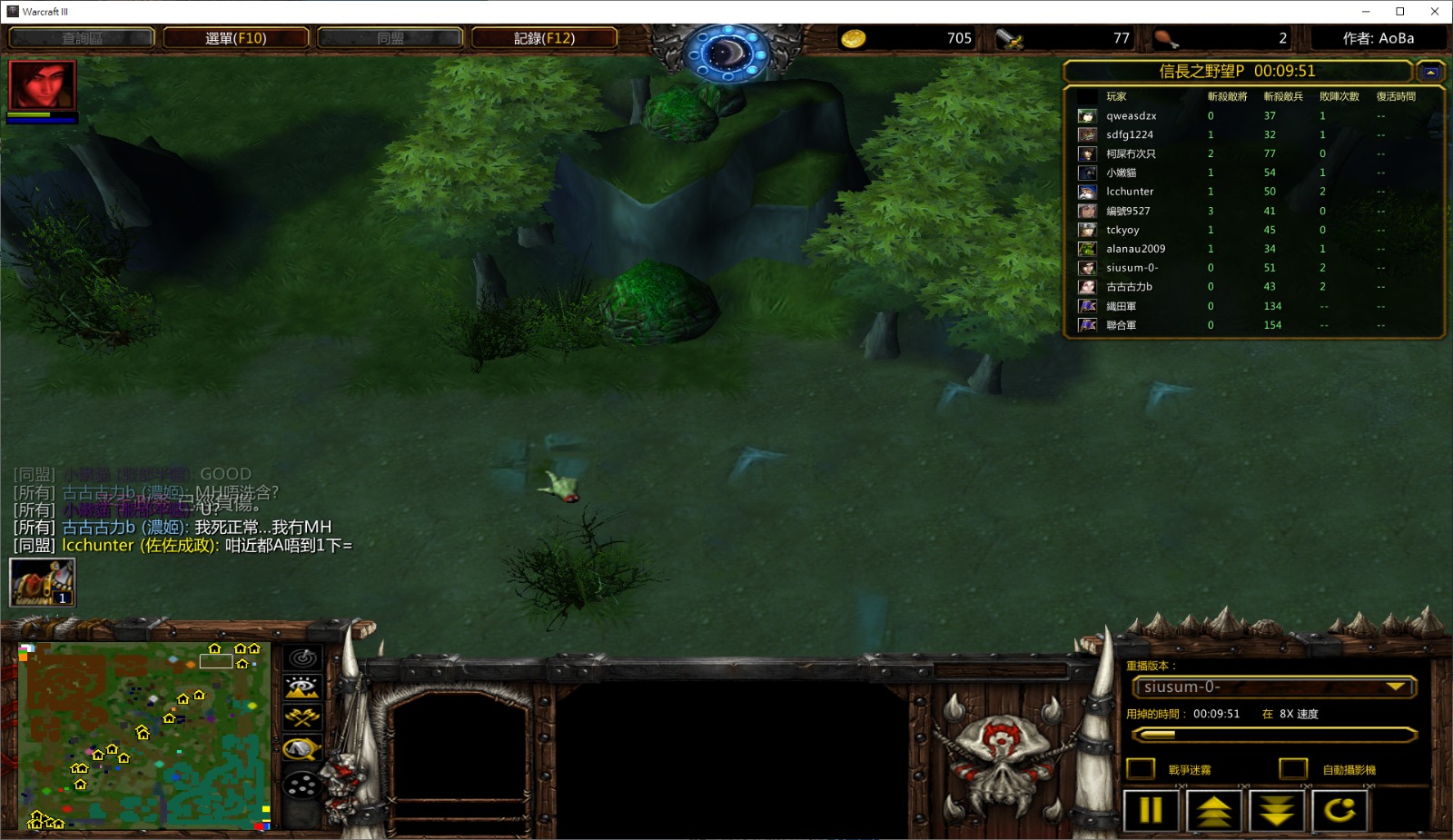The width and height of the screenshot is (1453, 840).
Task: Click the minimap signal ping button
Action: click(302, 657)
